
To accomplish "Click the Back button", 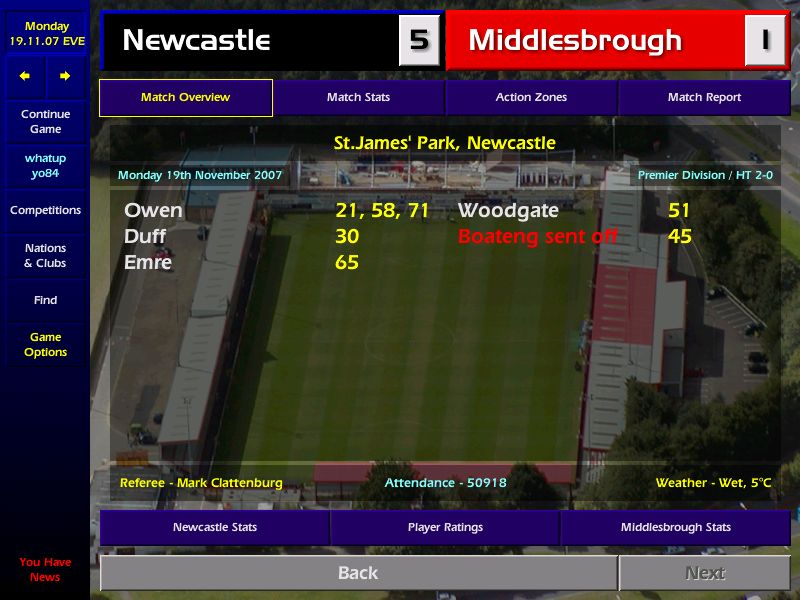I will click(x=358, y=573).
